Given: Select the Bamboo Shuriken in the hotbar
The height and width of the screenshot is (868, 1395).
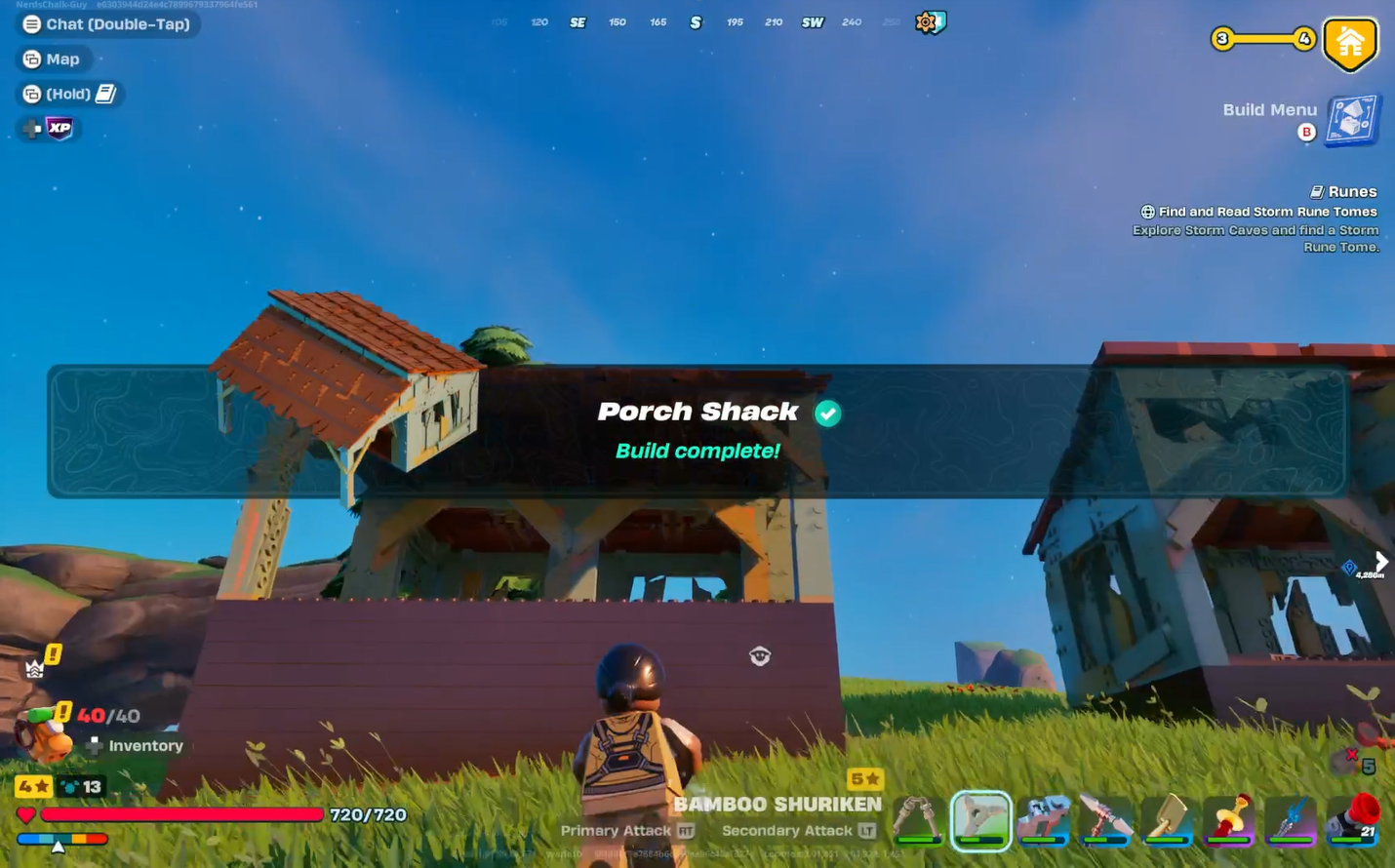Looking at the screenshot, I should pos(981,821).
